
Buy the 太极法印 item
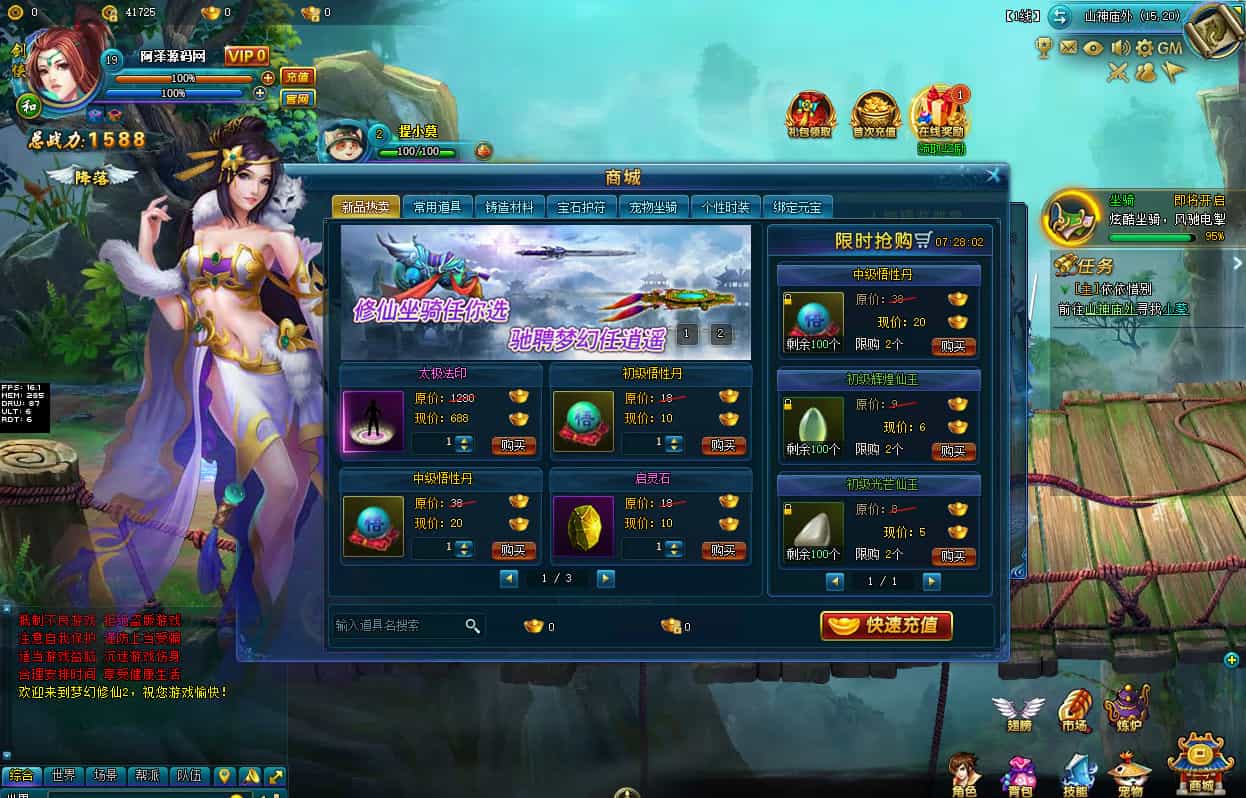(x=514, y=445)
